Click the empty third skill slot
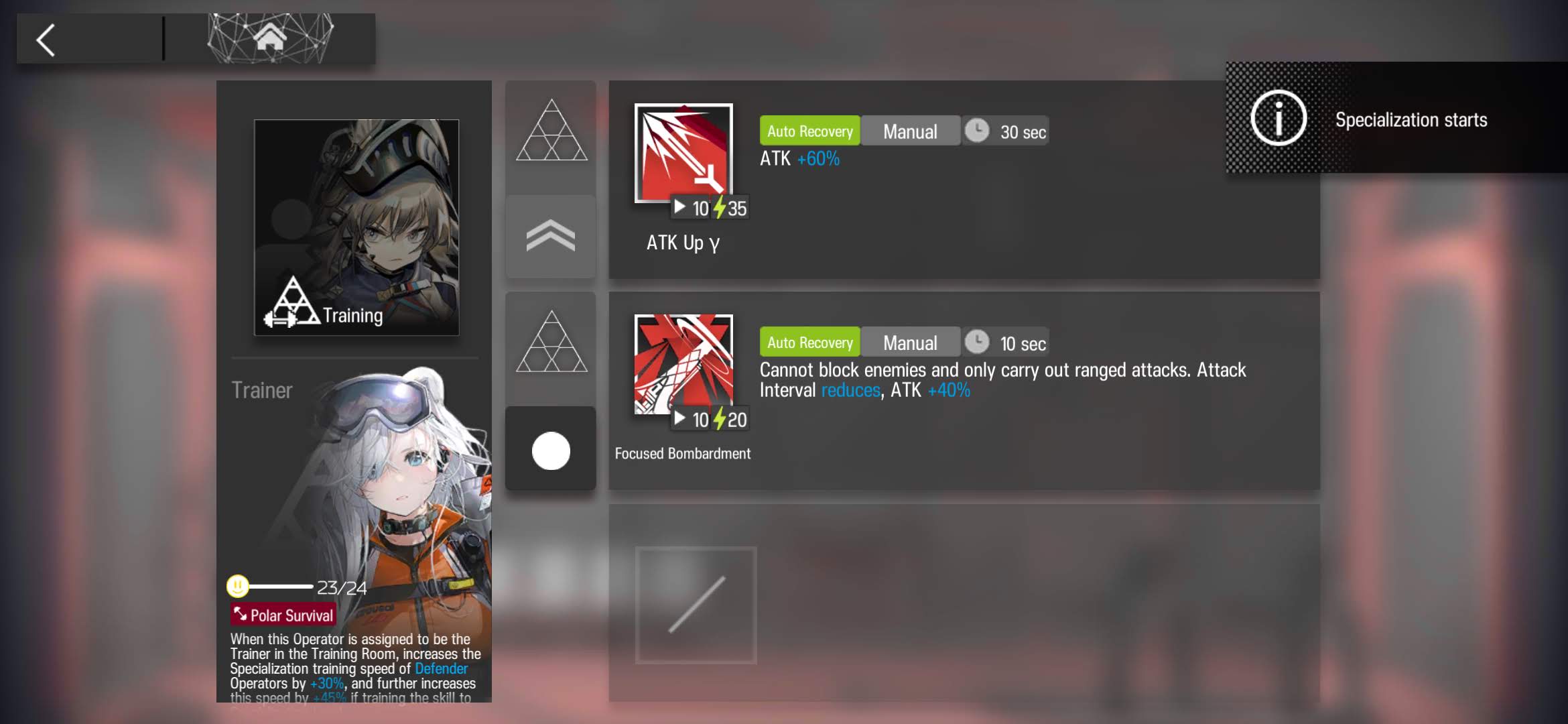The width and height of the screenshot is (1568, 724). (696, 605)
